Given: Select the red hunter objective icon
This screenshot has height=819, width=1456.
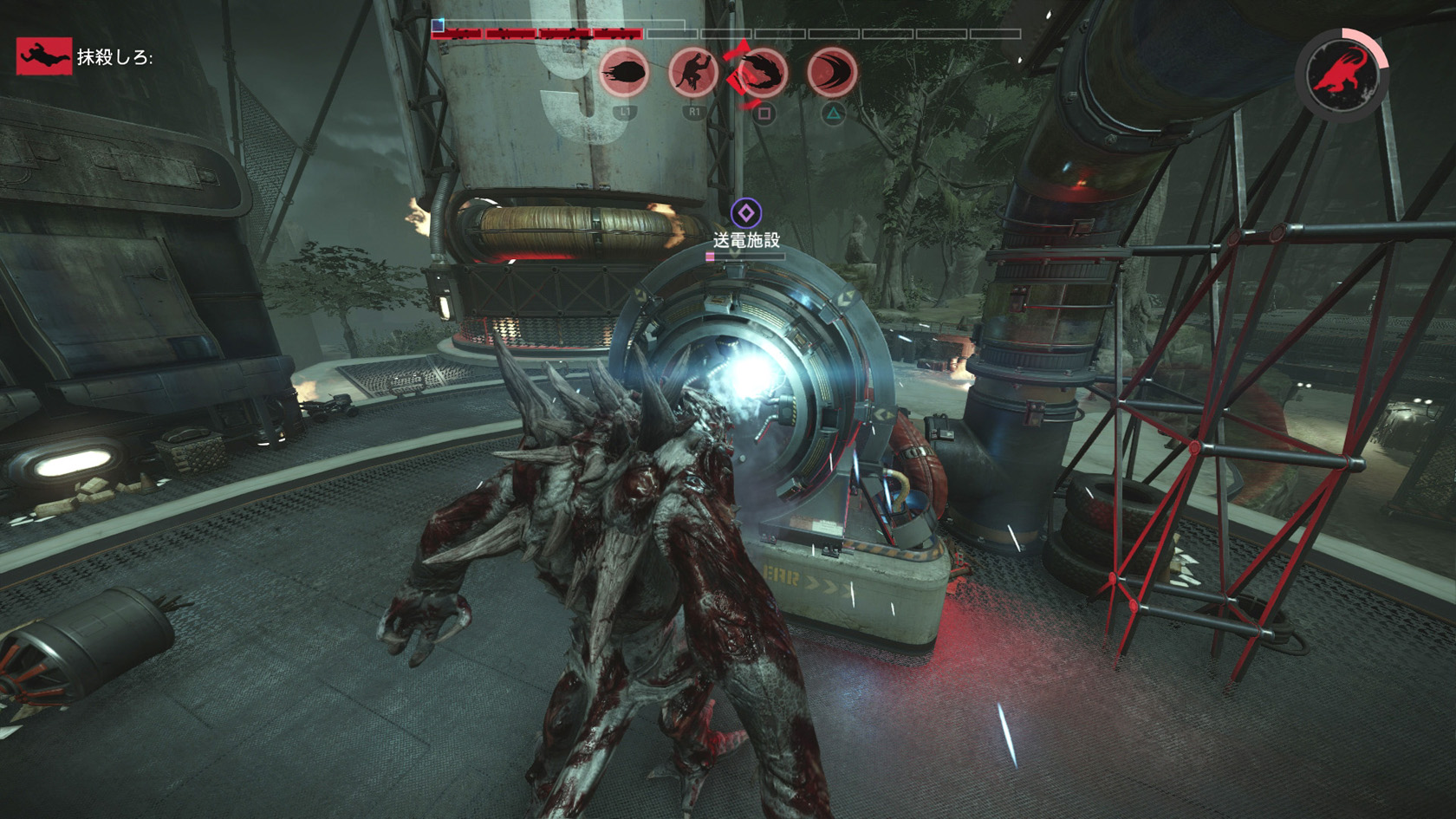Looking at the screenshot, I should point(43,56).
